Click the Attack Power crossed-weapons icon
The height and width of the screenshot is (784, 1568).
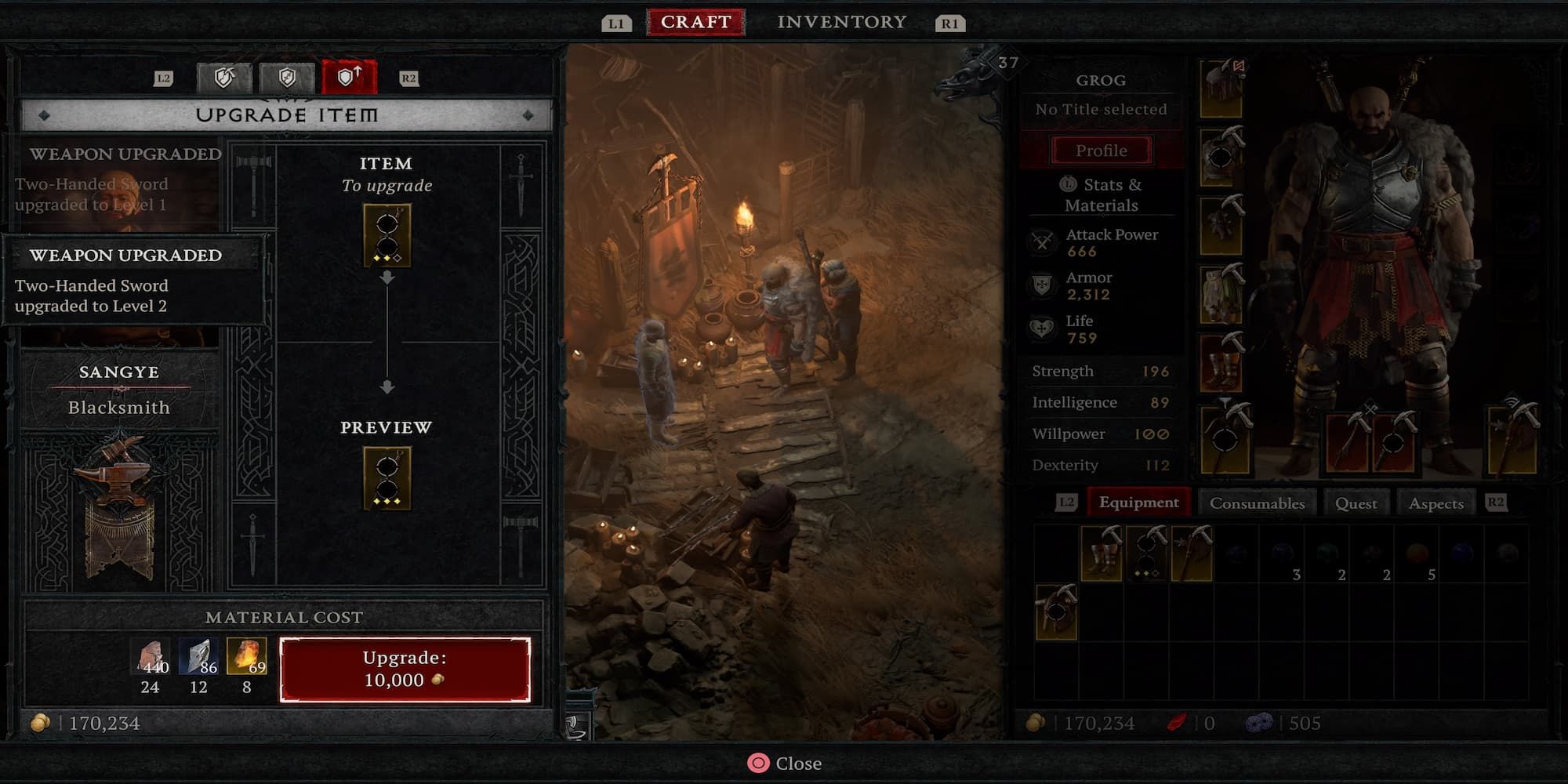point(1043,241)
